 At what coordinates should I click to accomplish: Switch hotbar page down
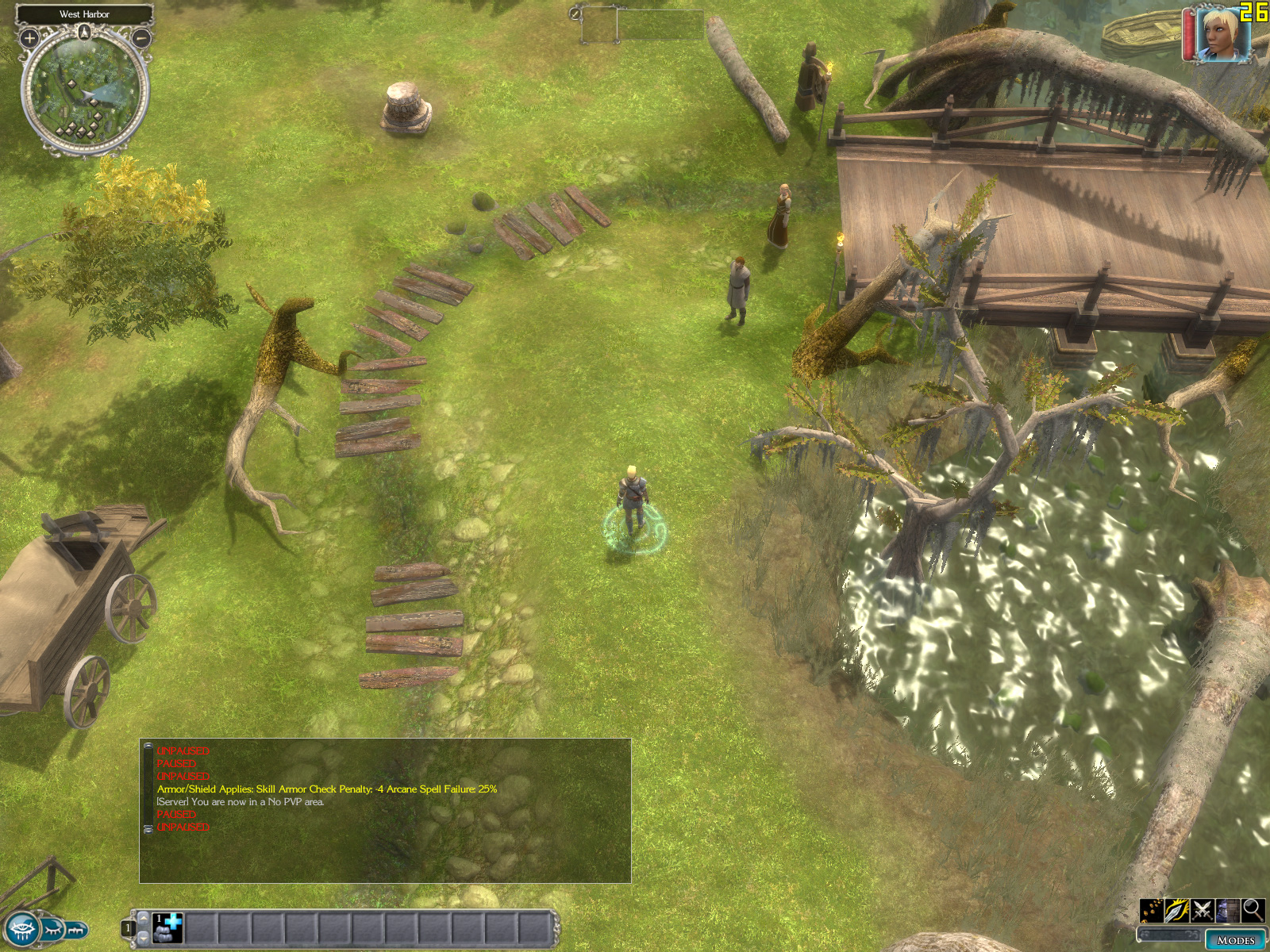pyautogui.click(x=144, y=939)
